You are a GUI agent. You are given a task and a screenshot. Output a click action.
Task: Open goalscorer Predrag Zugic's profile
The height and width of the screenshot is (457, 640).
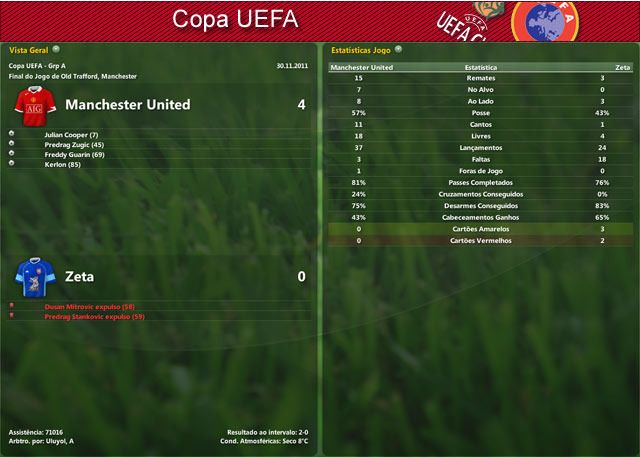coord(74,145)
